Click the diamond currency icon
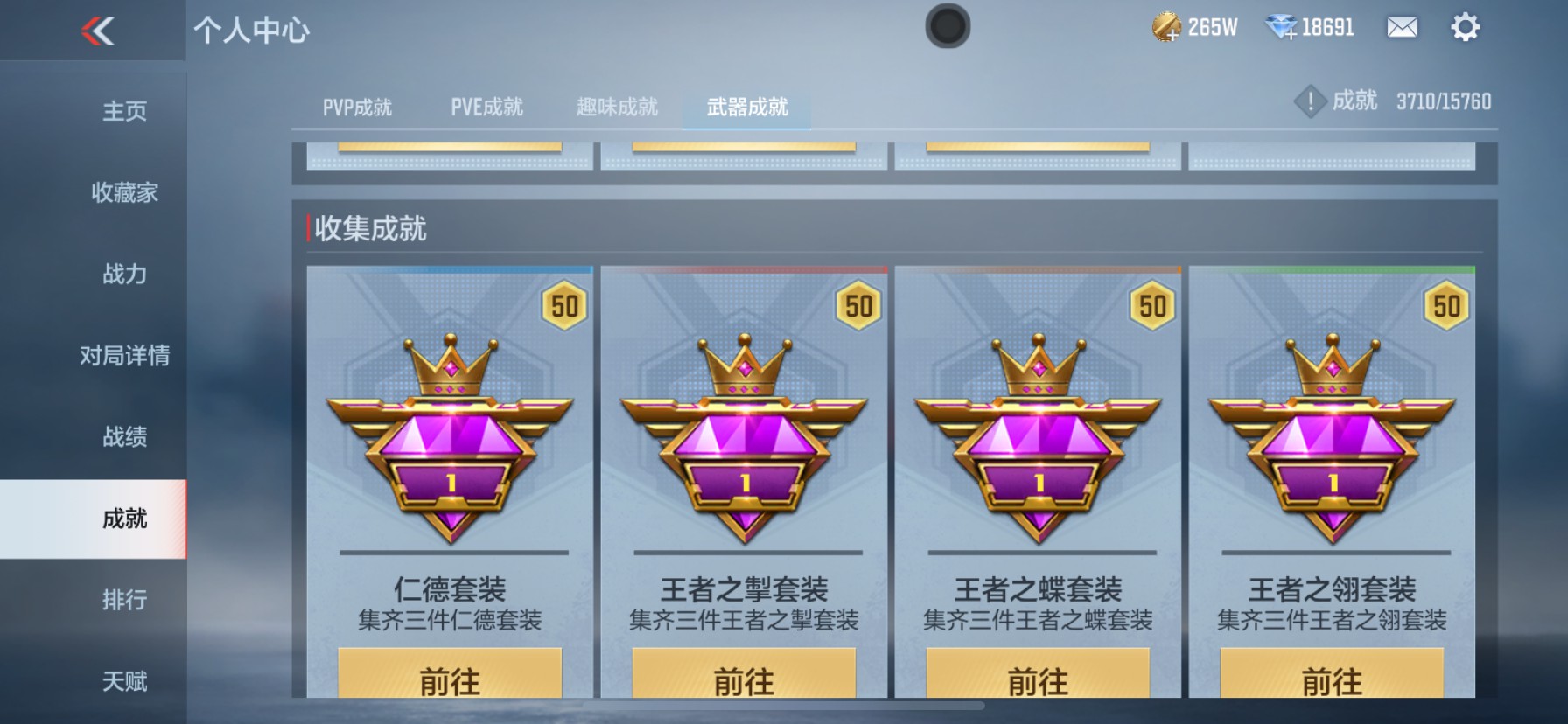1568x724 pixels. coord(1278,26)
